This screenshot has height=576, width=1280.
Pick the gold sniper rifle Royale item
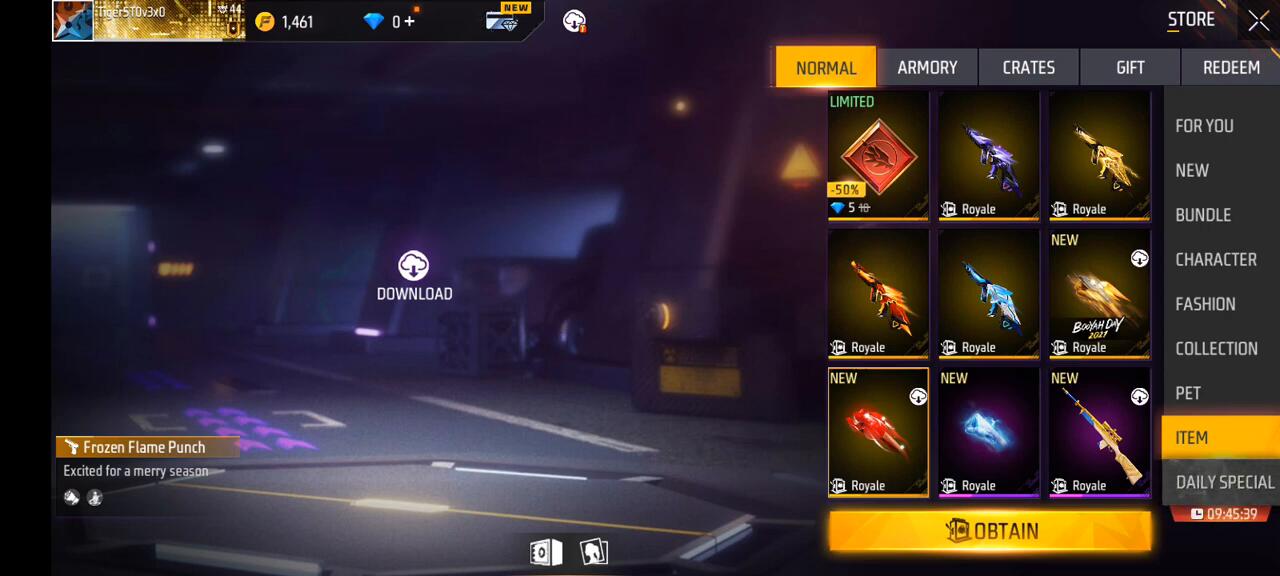coord(1099,432)
